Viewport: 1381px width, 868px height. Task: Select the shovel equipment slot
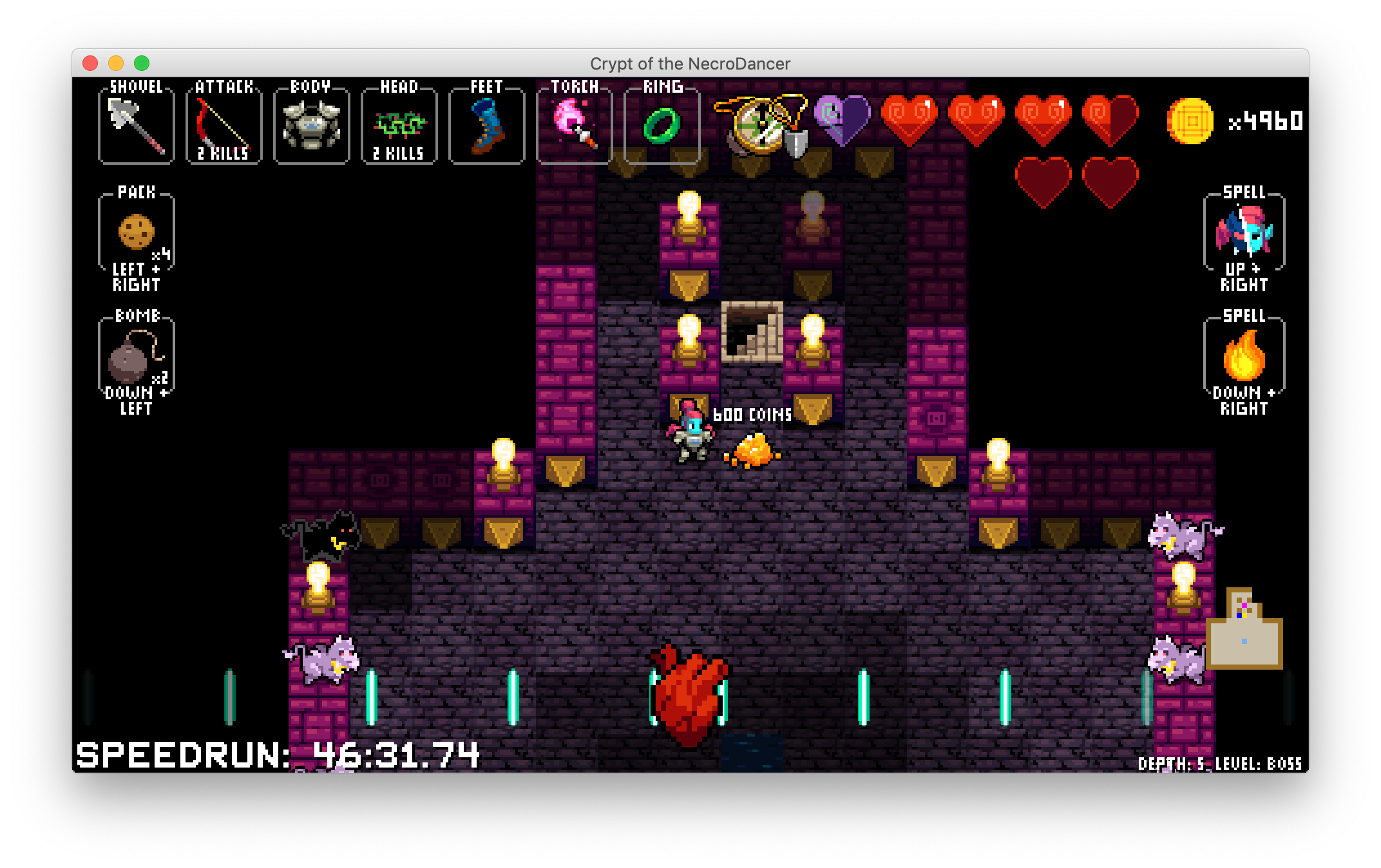(x=136, y=126)
